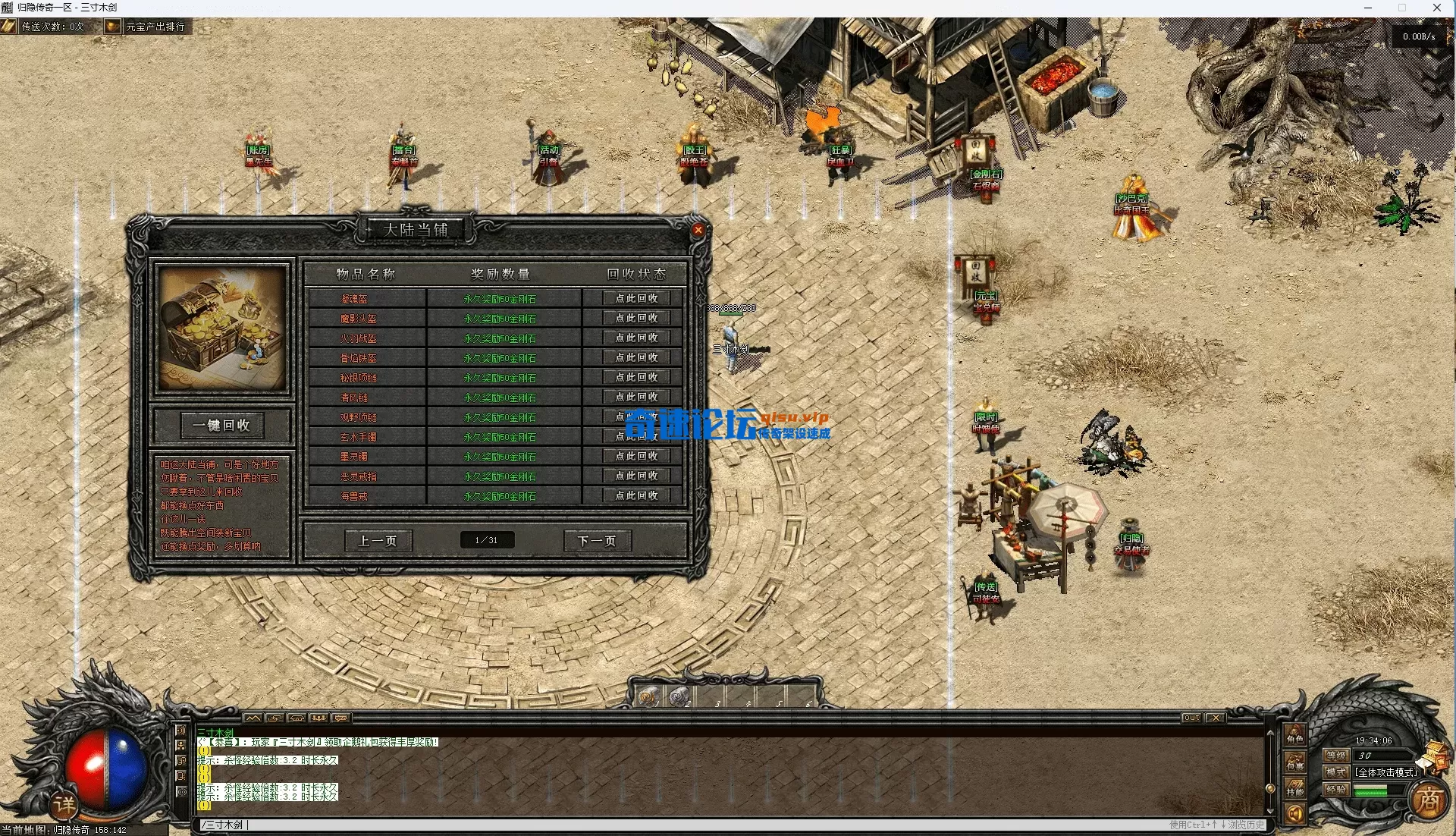
Task: Open the 包裹 bag inventory
Action: point(1294,764)
